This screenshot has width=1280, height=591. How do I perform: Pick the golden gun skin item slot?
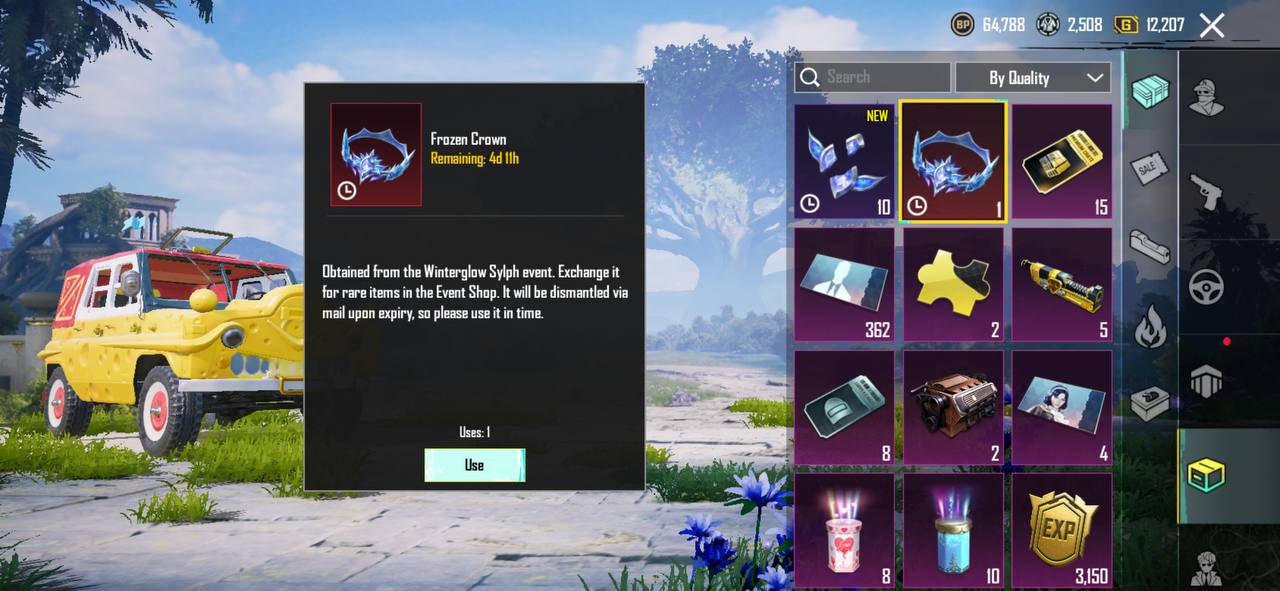[x=1062, y=285]
